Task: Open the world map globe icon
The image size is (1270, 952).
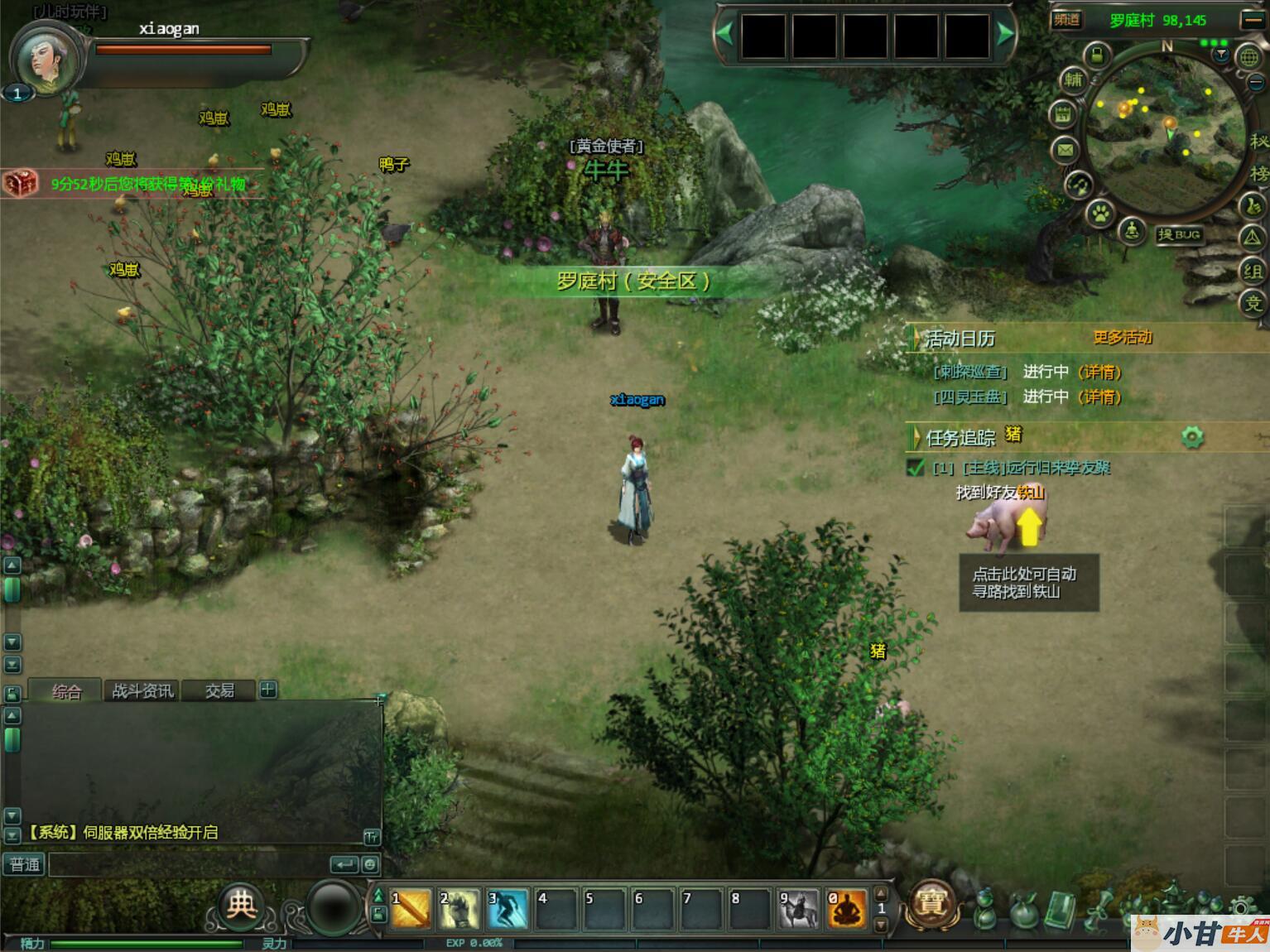Action: (1249, 58)
